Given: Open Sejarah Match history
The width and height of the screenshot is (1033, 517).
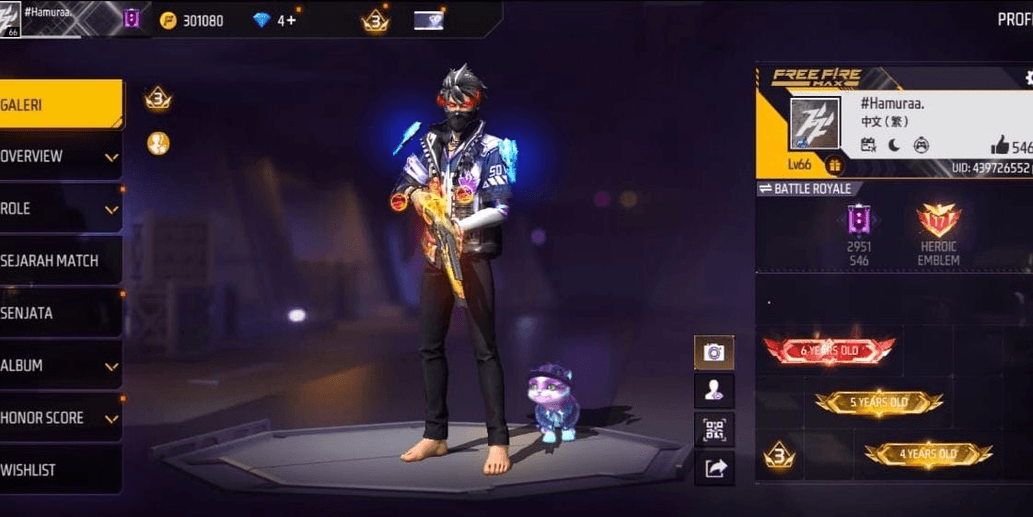Looking at the screenshot, I should point(60,261).
